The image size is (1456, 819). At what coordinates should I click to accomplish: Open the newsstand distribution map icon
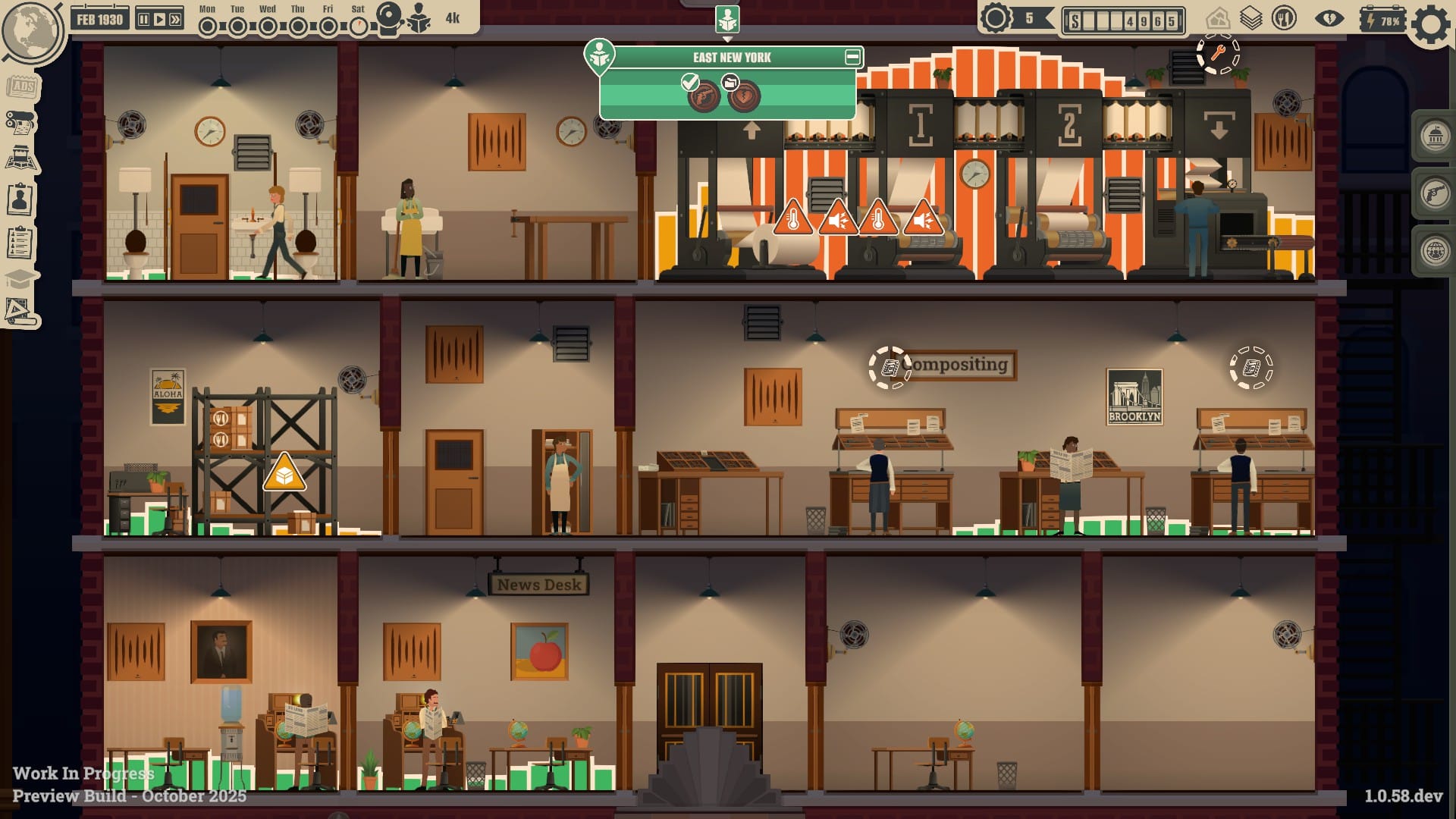point(20,158)
